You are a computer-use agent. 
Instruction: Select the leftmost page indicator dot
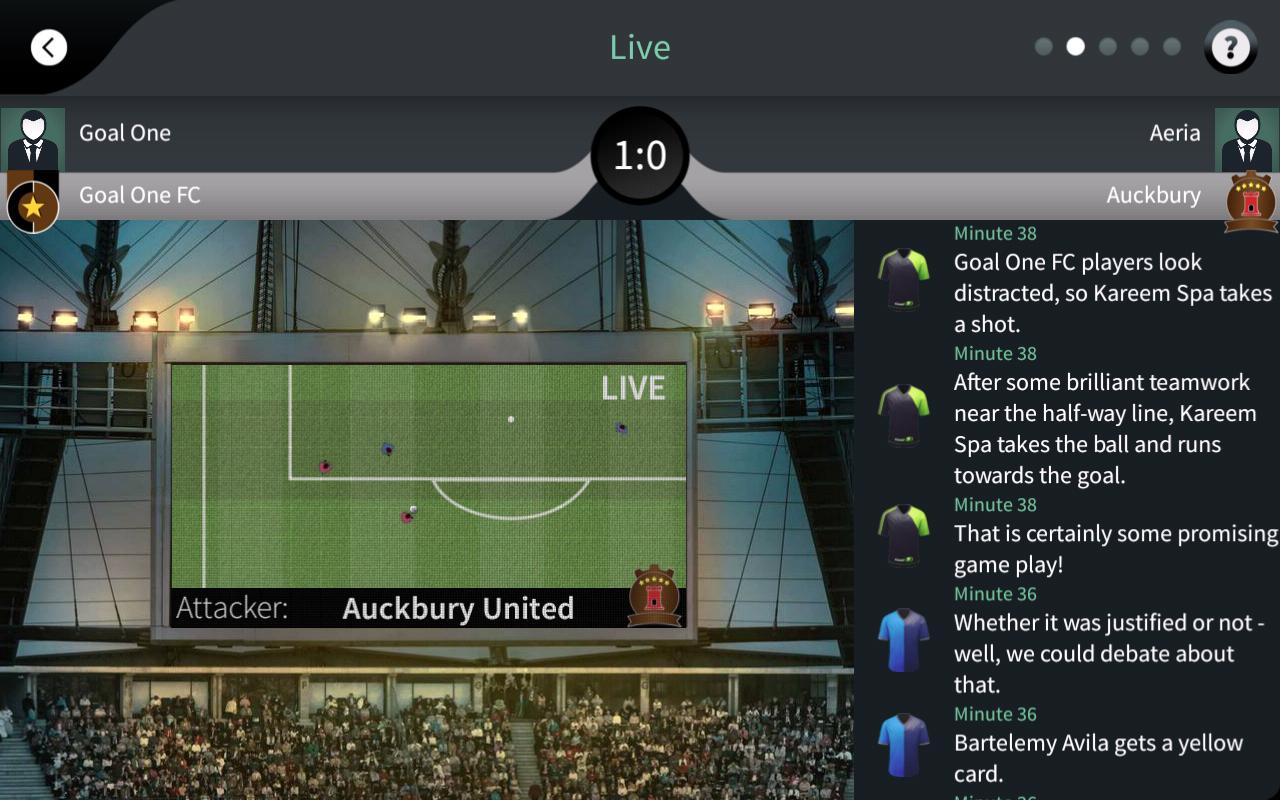(1043, 47)
